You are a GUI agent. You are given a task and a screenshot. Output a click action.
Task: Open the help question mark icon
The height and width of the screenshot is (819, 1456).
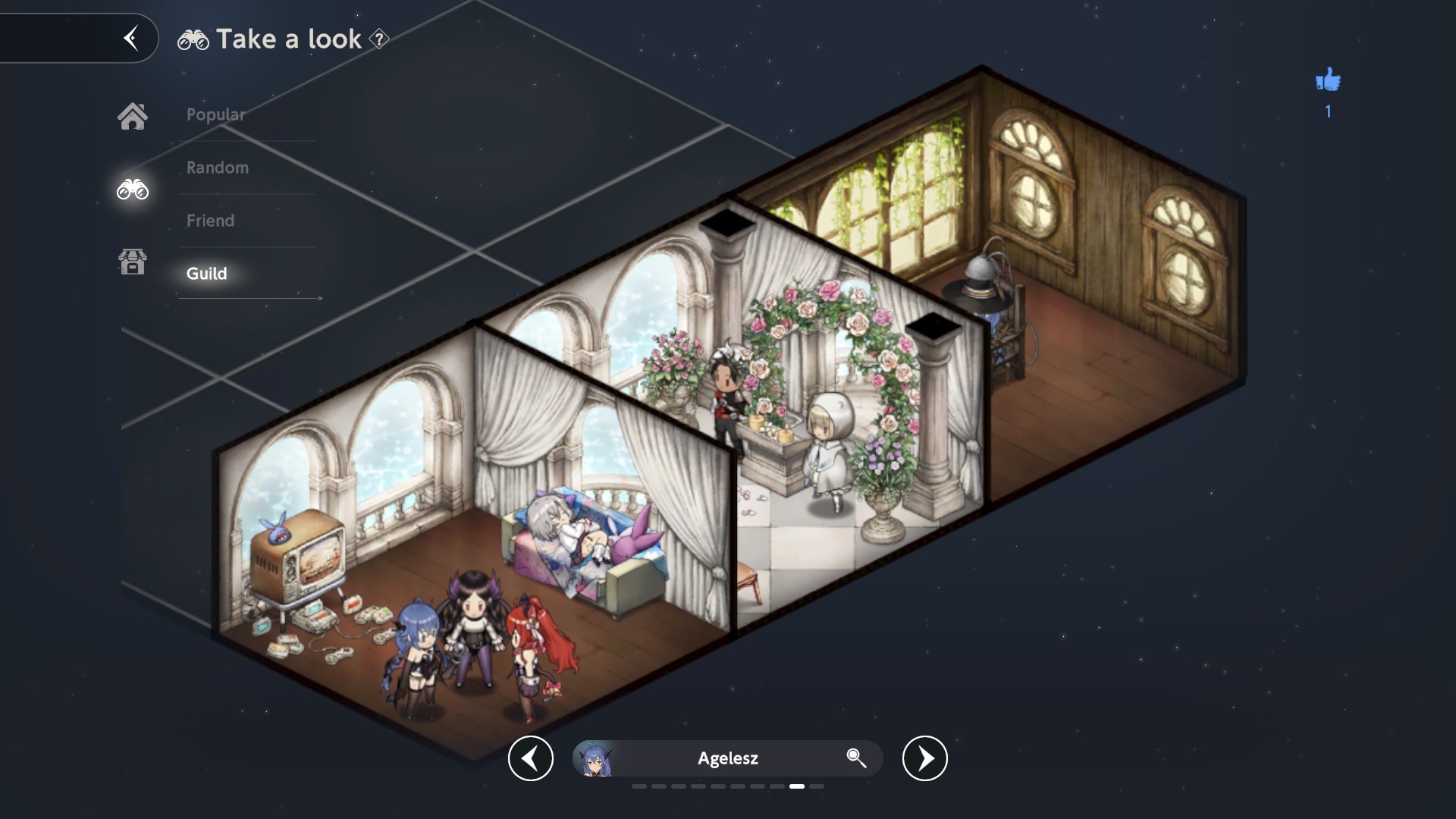[x=379, y=39]
